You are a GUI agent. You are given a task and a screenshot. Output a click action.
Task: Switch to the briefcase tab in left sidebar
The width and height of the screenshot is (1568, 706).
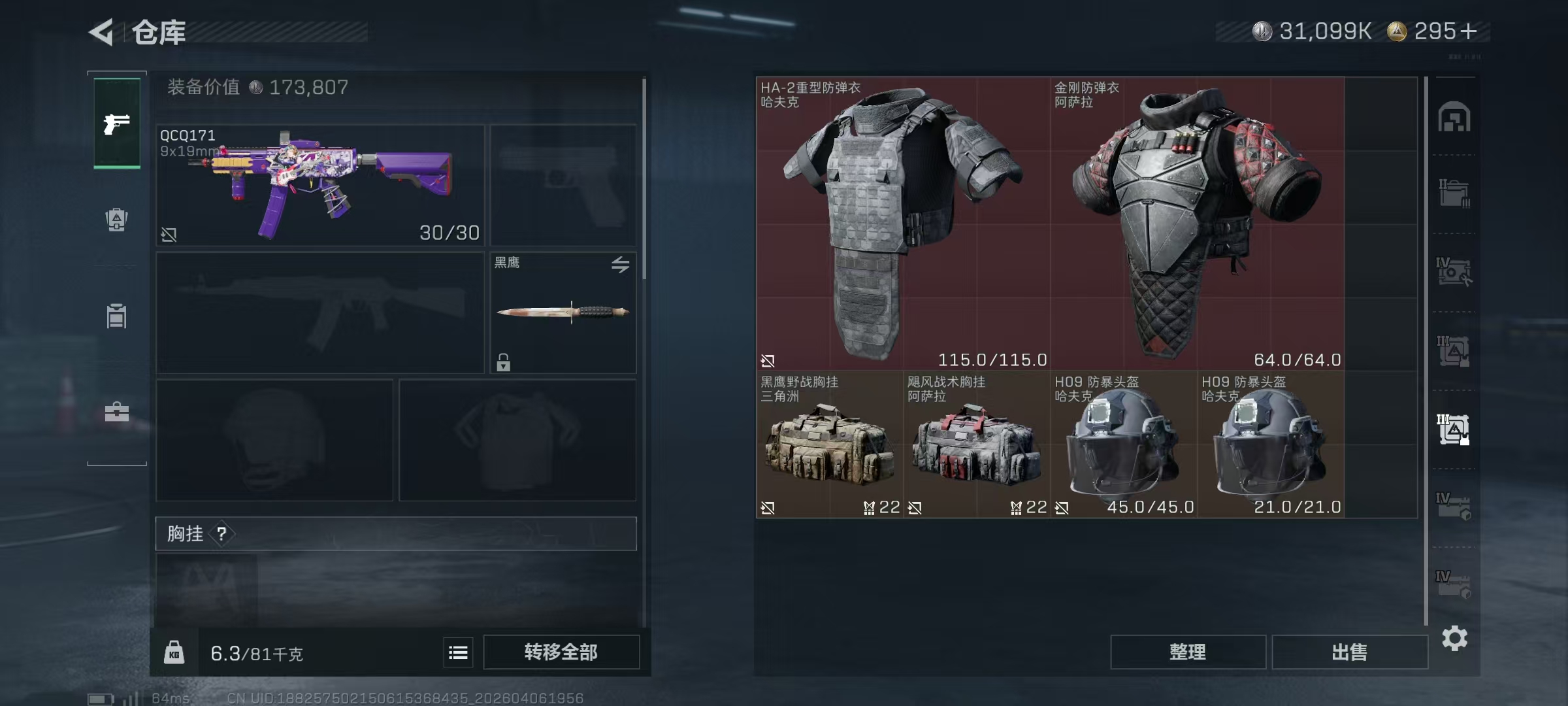[x=117, y=412]
